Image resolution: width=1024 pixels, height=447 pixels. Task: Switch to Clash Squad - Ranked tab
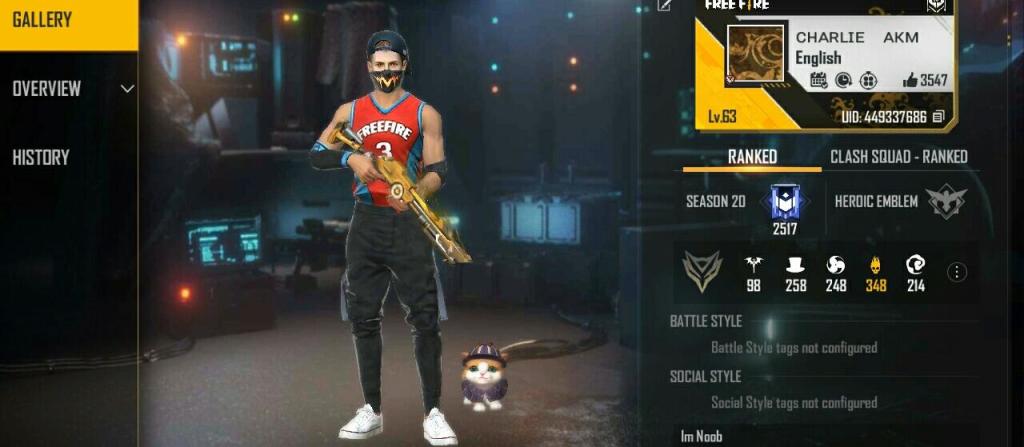pos(898,157)
